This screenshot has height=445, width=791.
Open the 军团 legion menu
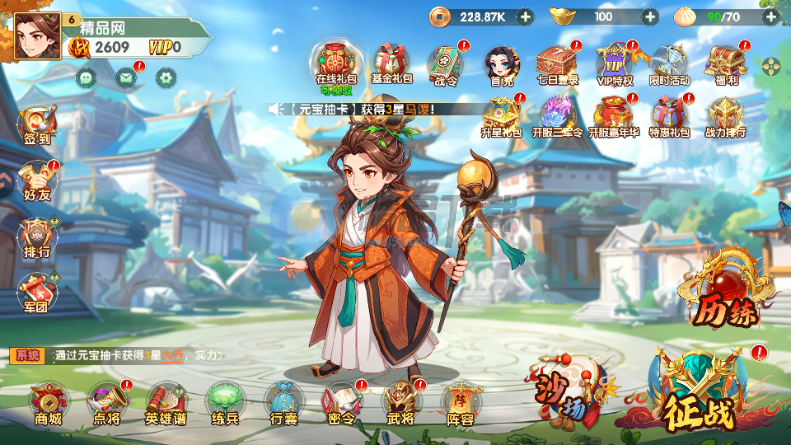coord(36,292)
